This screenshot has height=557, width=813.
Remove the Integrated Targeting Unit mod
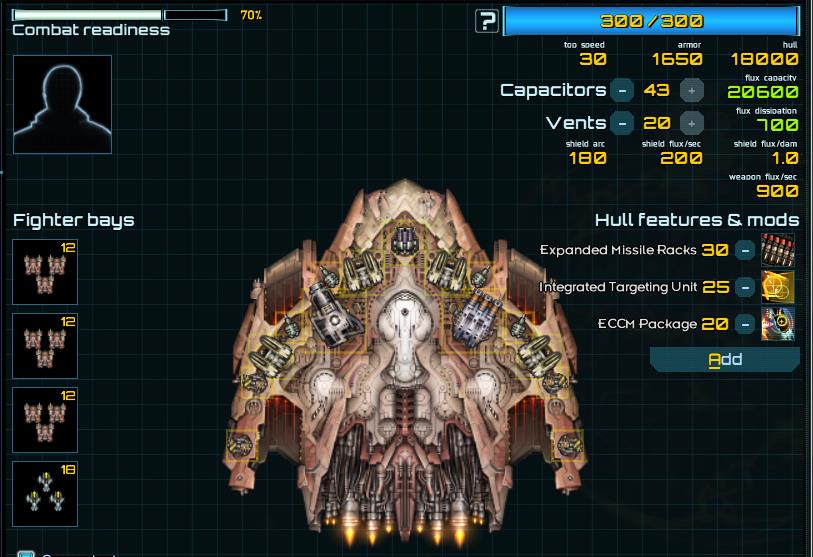click(745, 287)
